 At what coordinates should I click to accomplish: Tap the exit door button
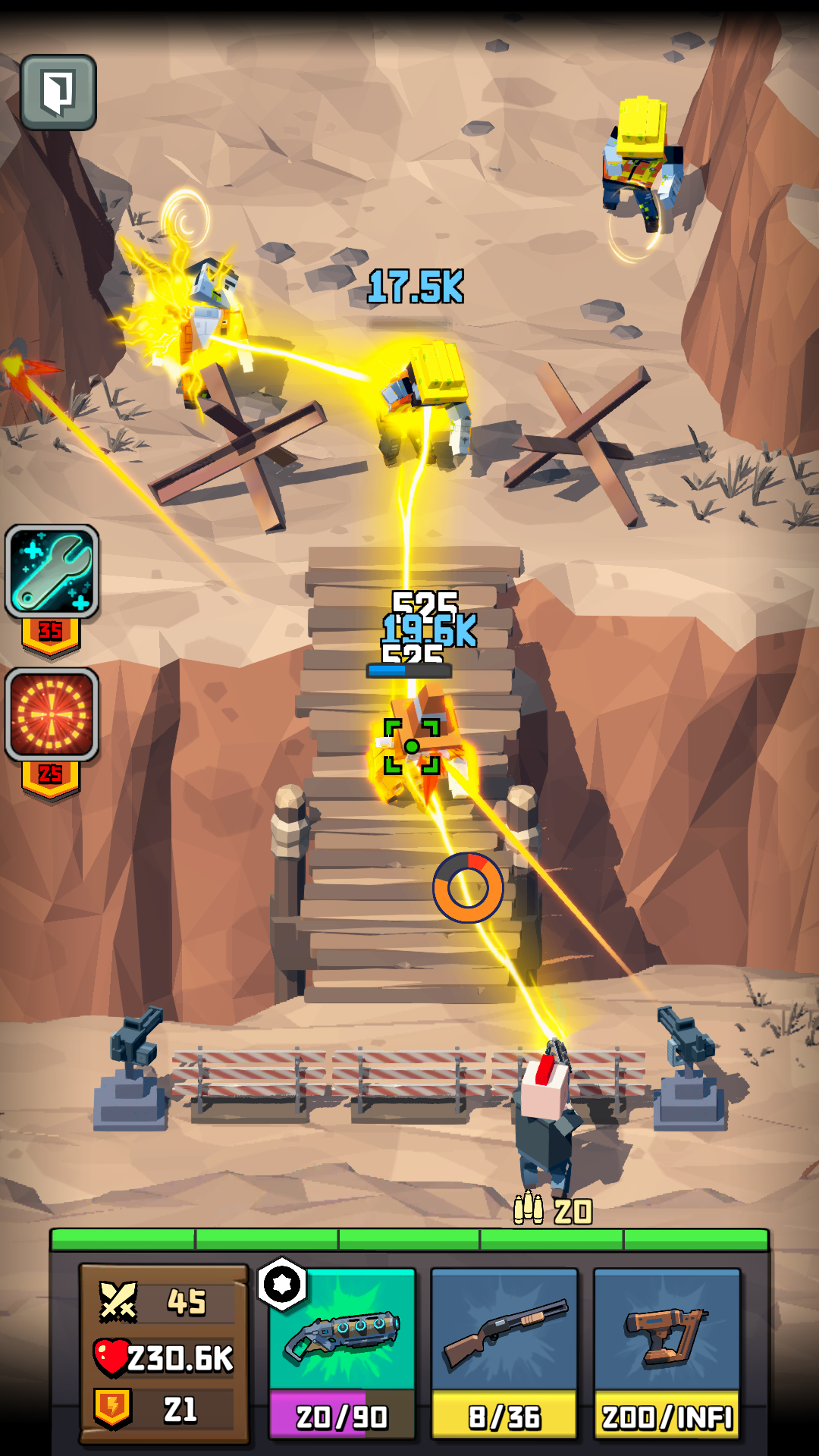tap(58, 93)
